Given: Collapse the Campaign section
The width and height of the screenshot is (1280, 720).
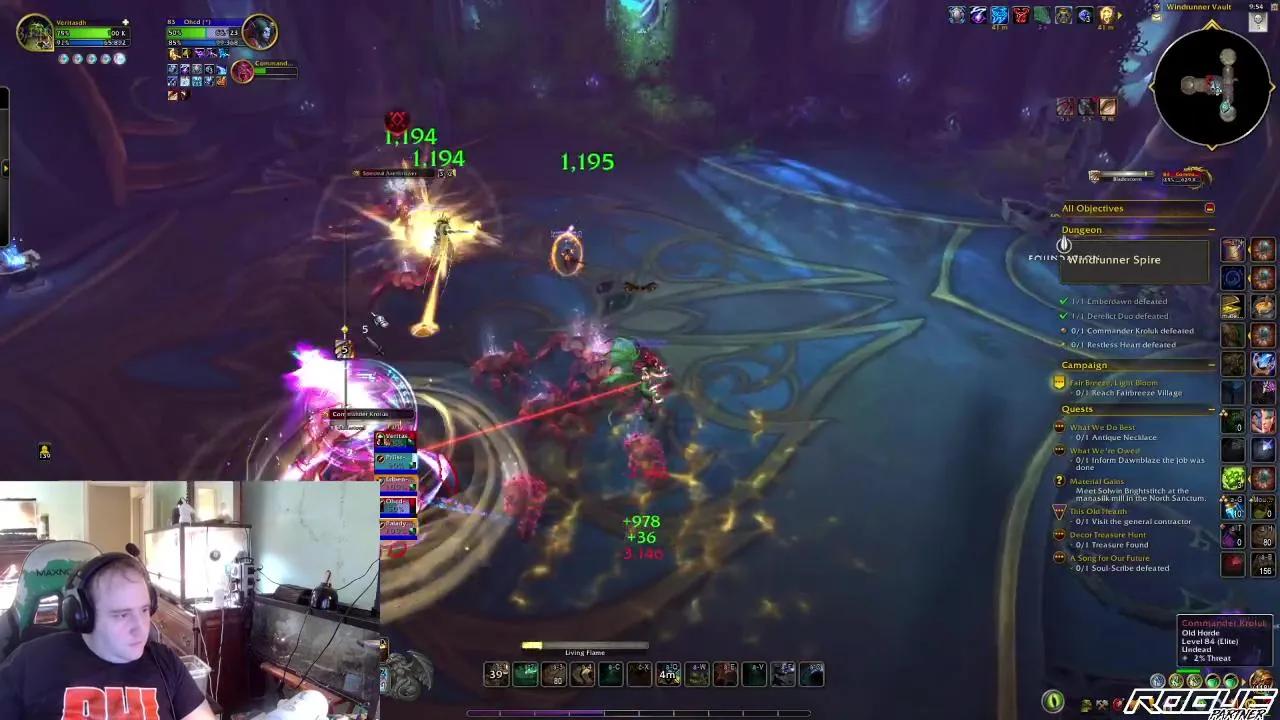Looking at the screenshot, I should (x=1211, y=364).
